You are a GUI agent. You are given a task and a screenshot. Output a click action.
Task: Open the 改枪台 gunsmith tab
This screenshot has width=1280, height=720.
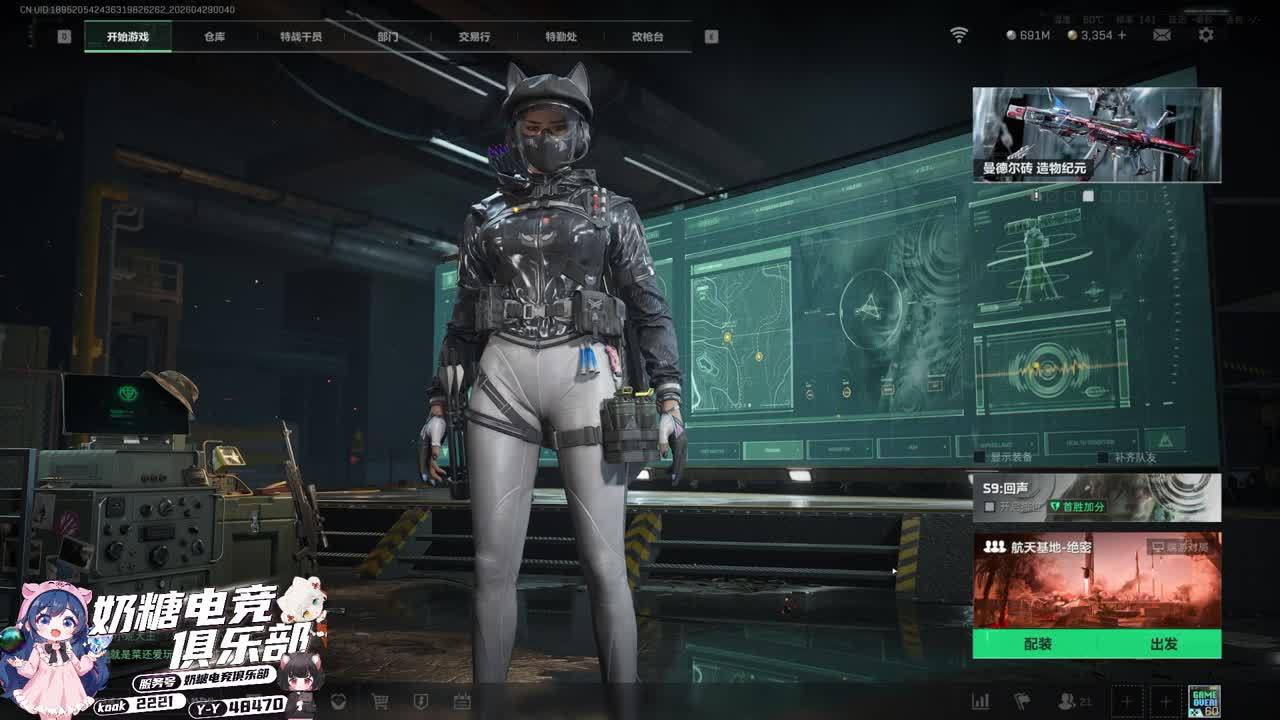(x=647, y=37)
